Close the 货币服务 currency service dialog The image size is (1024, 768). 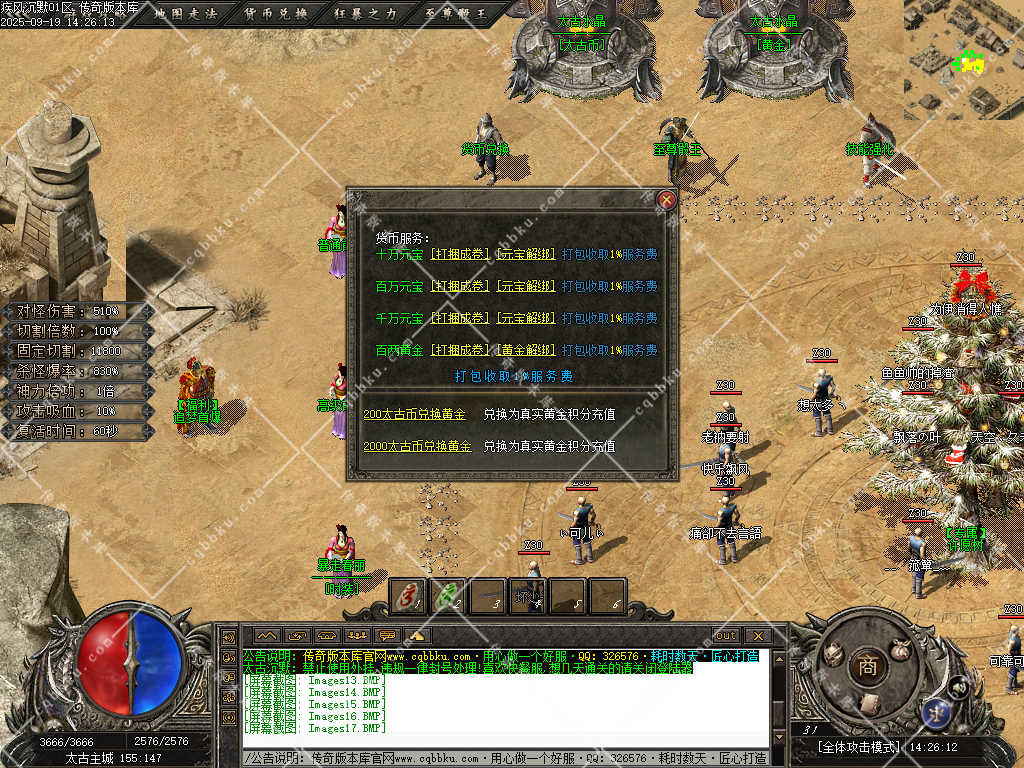point(667,200)
